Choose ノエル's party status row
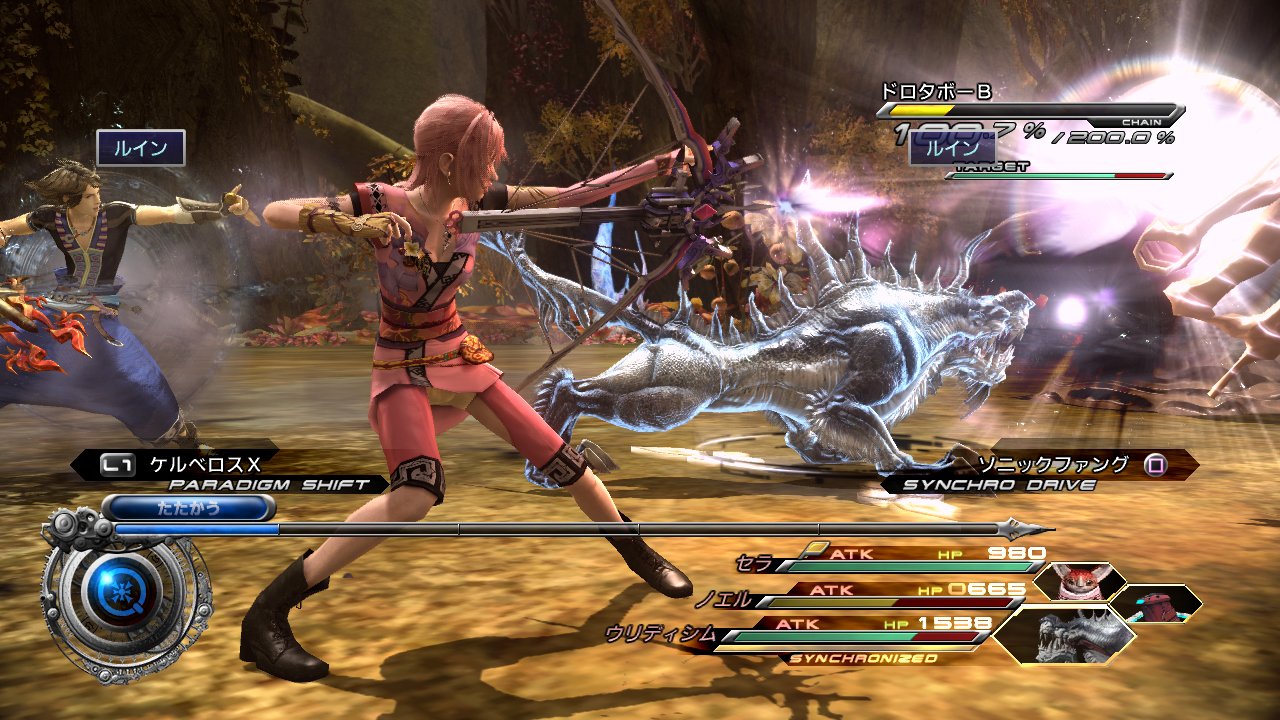Screen dimensions: 1280x720 pyautogui.click(x=870, y=596)
